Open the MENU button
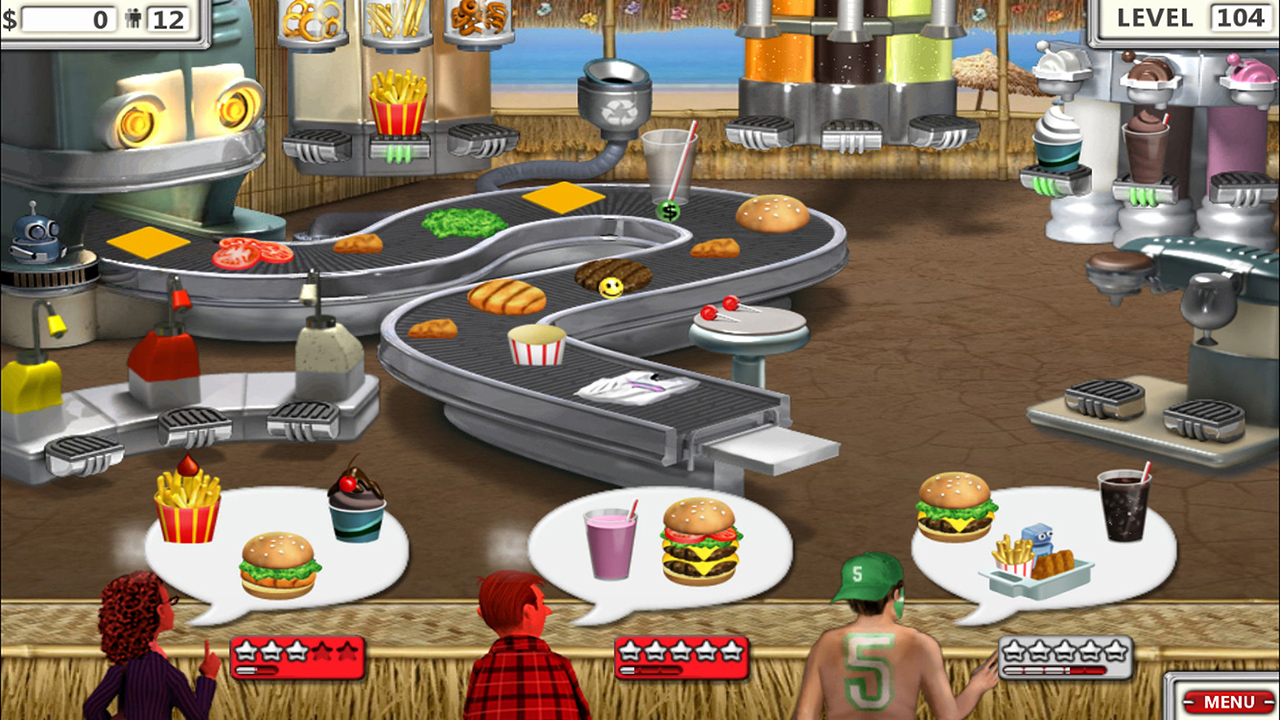The height and width of the screenshot is (720, 1280). pyautogui.click(x=1229, y=703)
